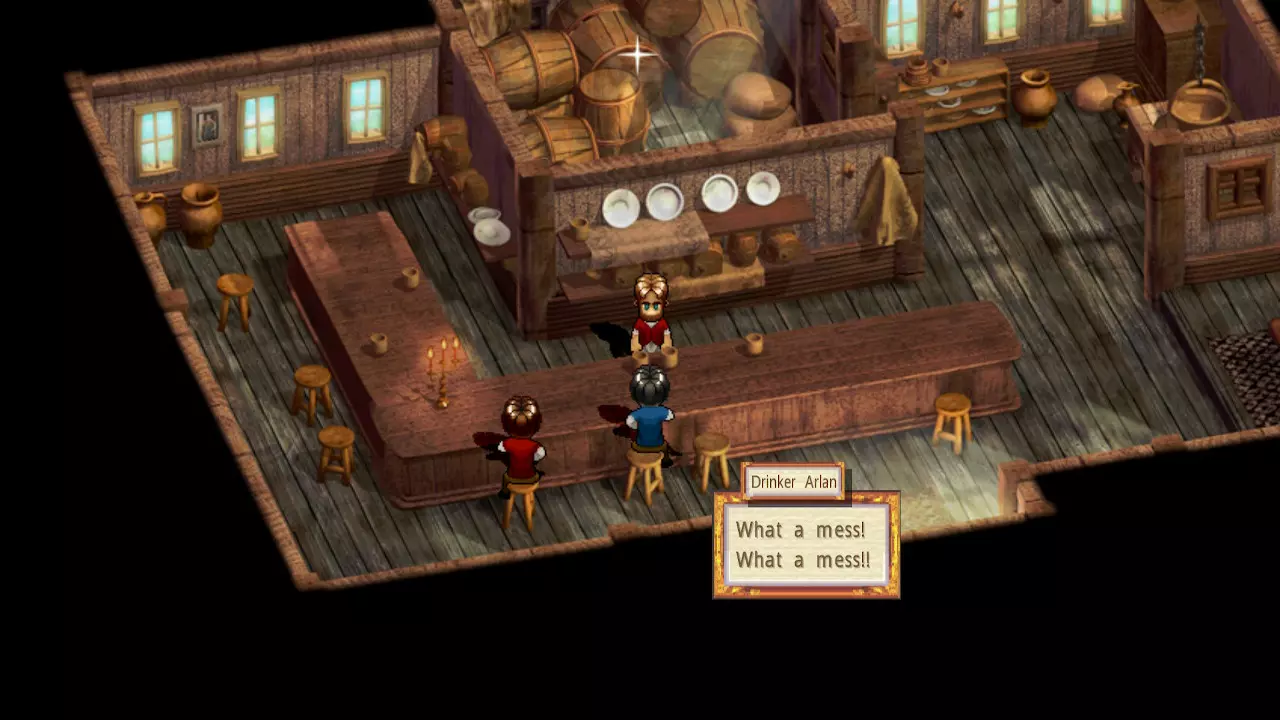Advance Drinker Arlan's "What a mess!" dialogue box
Viewport: 1280px width, 720px height.
(x=805, y=545)
